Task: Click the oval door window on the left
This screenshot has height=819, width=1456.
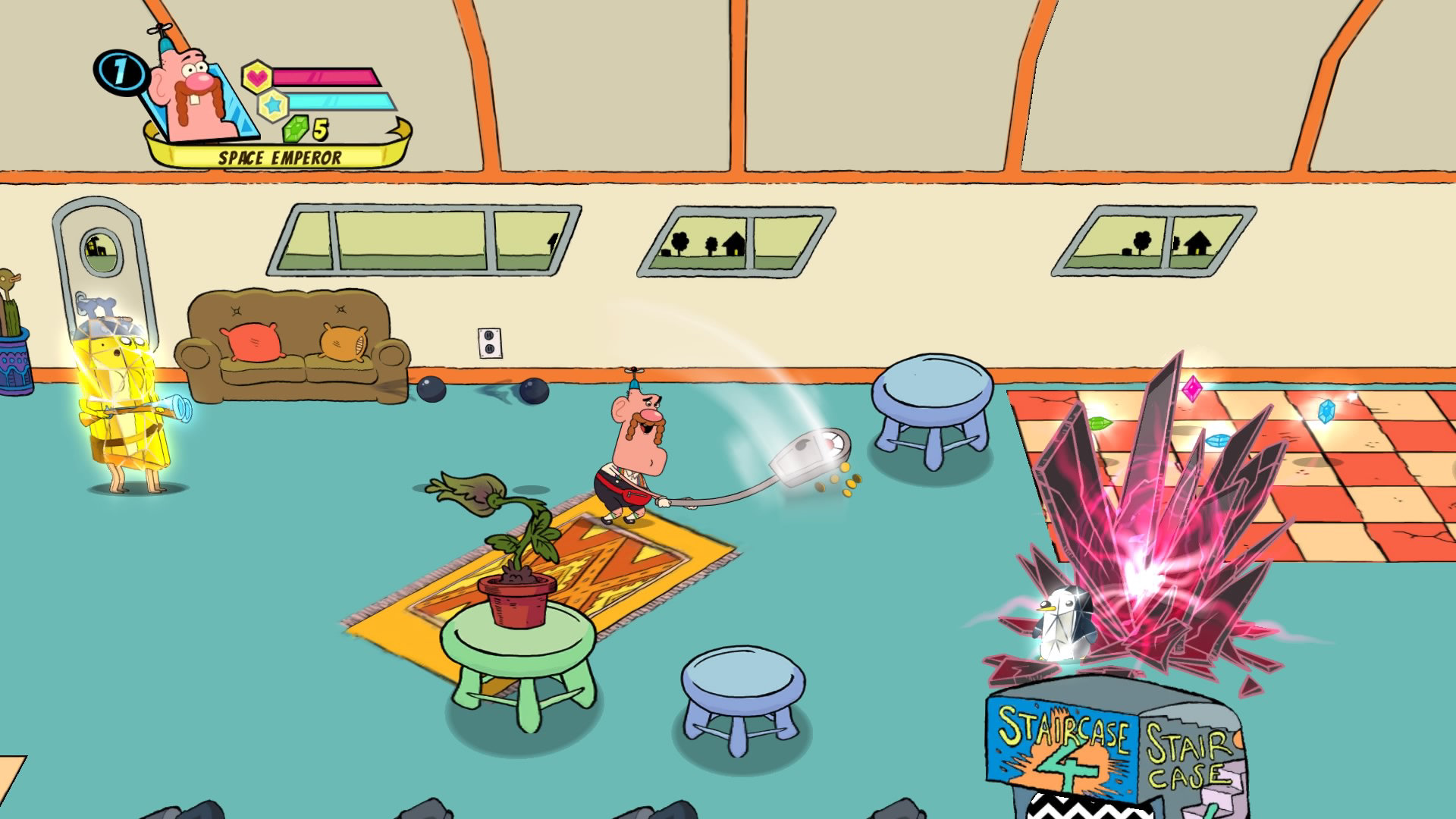Action: coord(101,250)
